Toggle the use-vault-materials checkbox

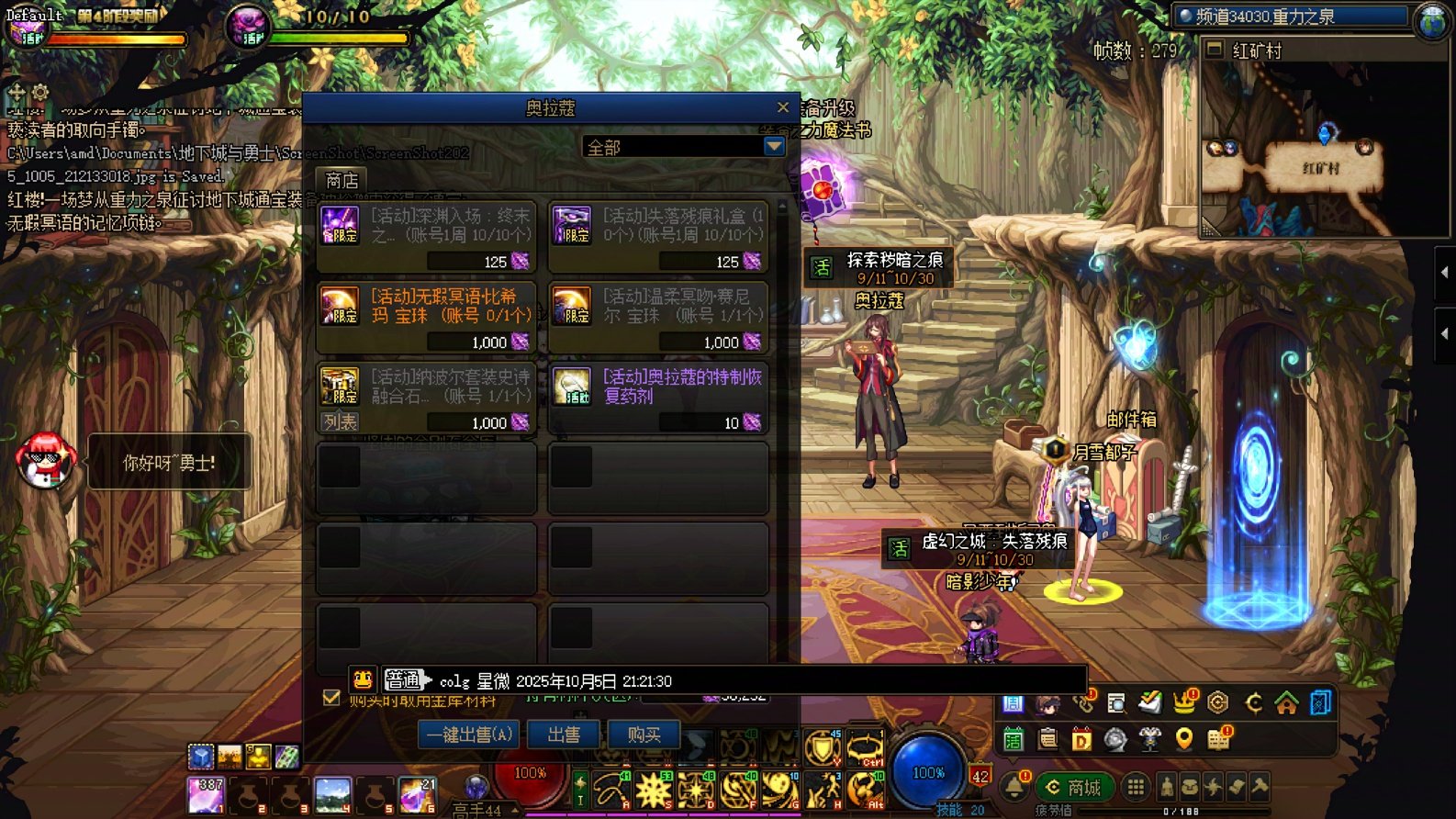pos(331,697)
